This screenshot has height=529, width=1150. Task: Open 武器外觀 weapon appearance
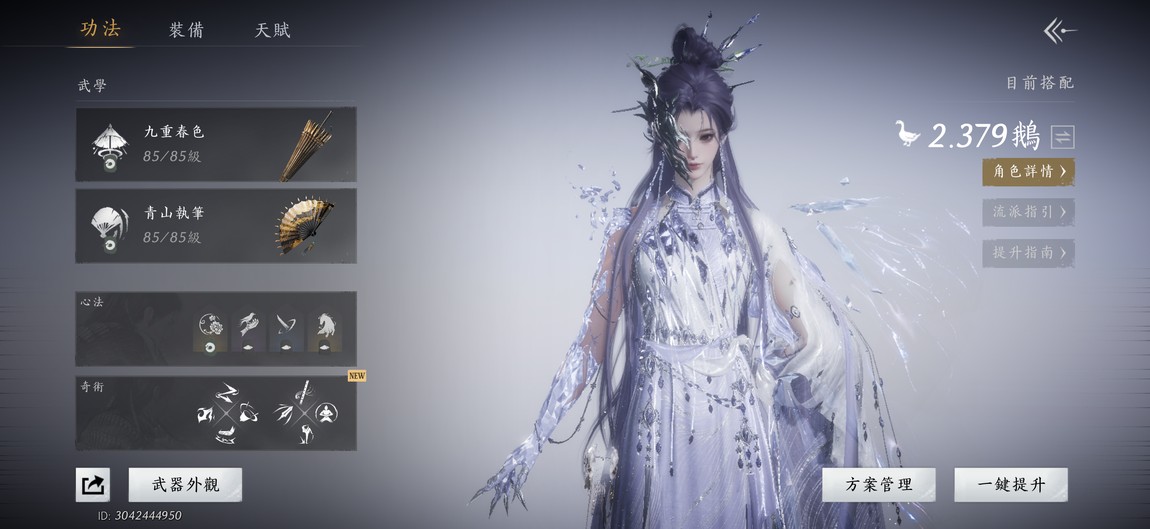coord(185,485)
